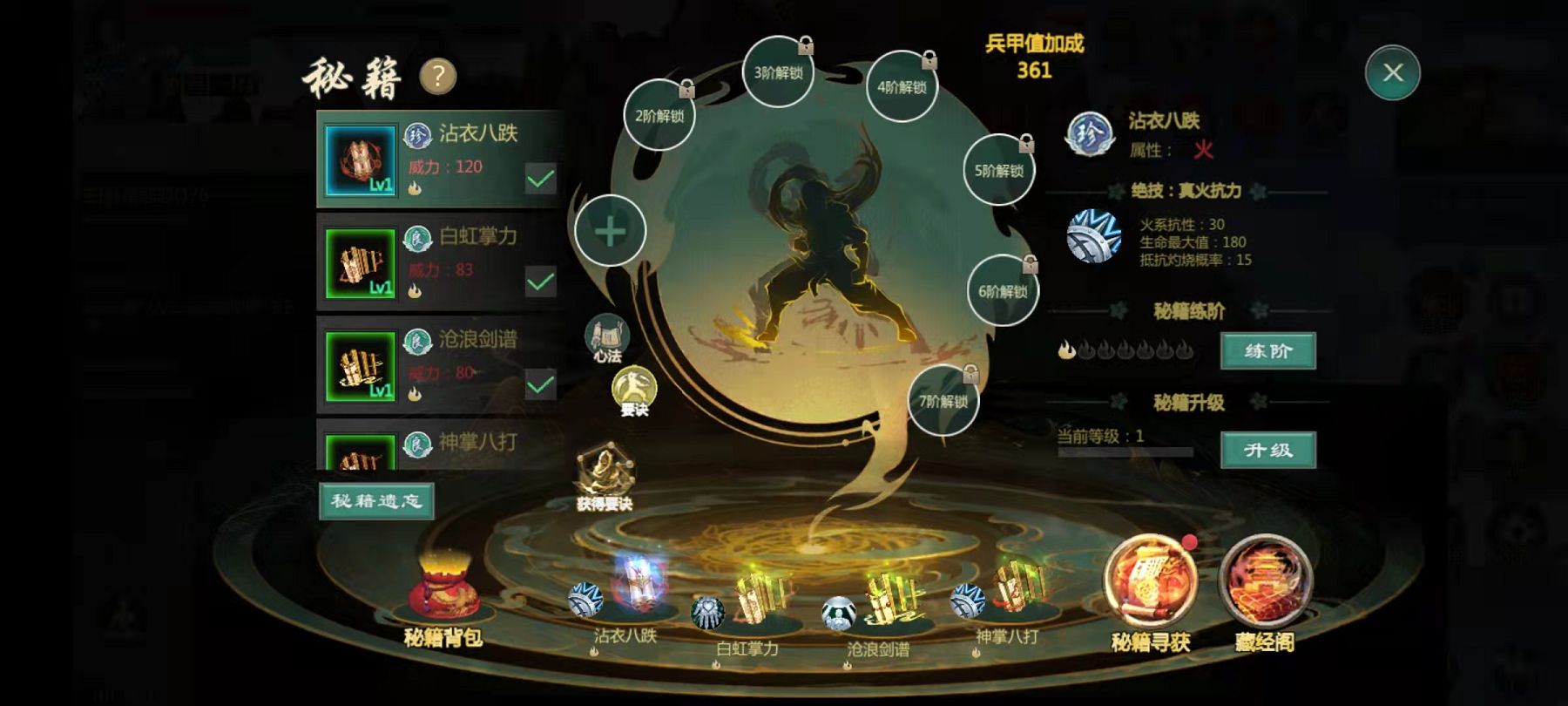Open the 要诀 icon
Screen dimensions: 1568x706
coord(634,390)
